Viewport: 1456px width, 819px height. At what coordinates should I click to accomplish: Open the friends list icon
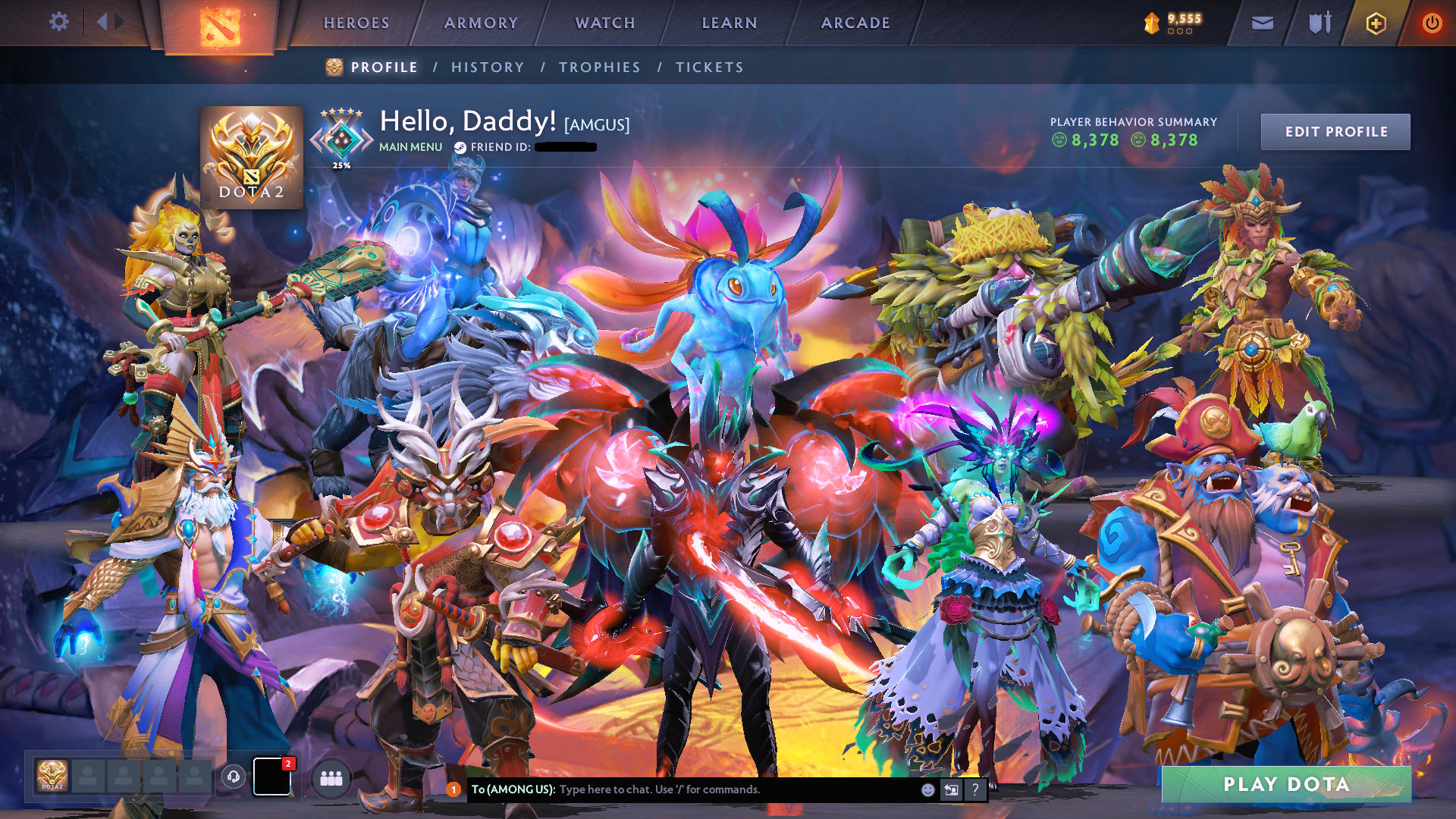[332, 777]
